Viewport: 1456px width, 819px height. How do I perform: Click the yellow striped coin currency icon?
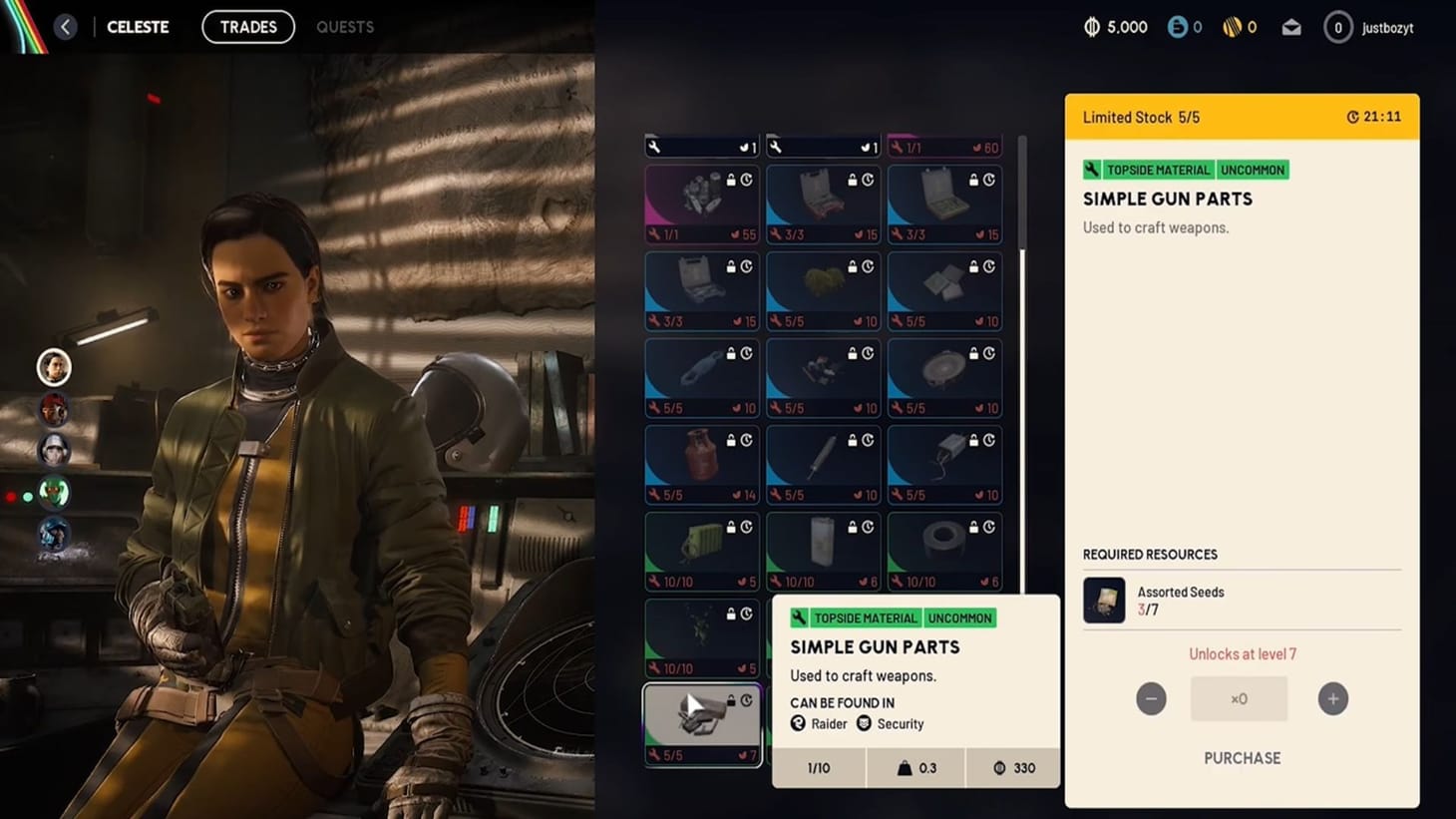pyautogui.click(x=1233, y=27)
